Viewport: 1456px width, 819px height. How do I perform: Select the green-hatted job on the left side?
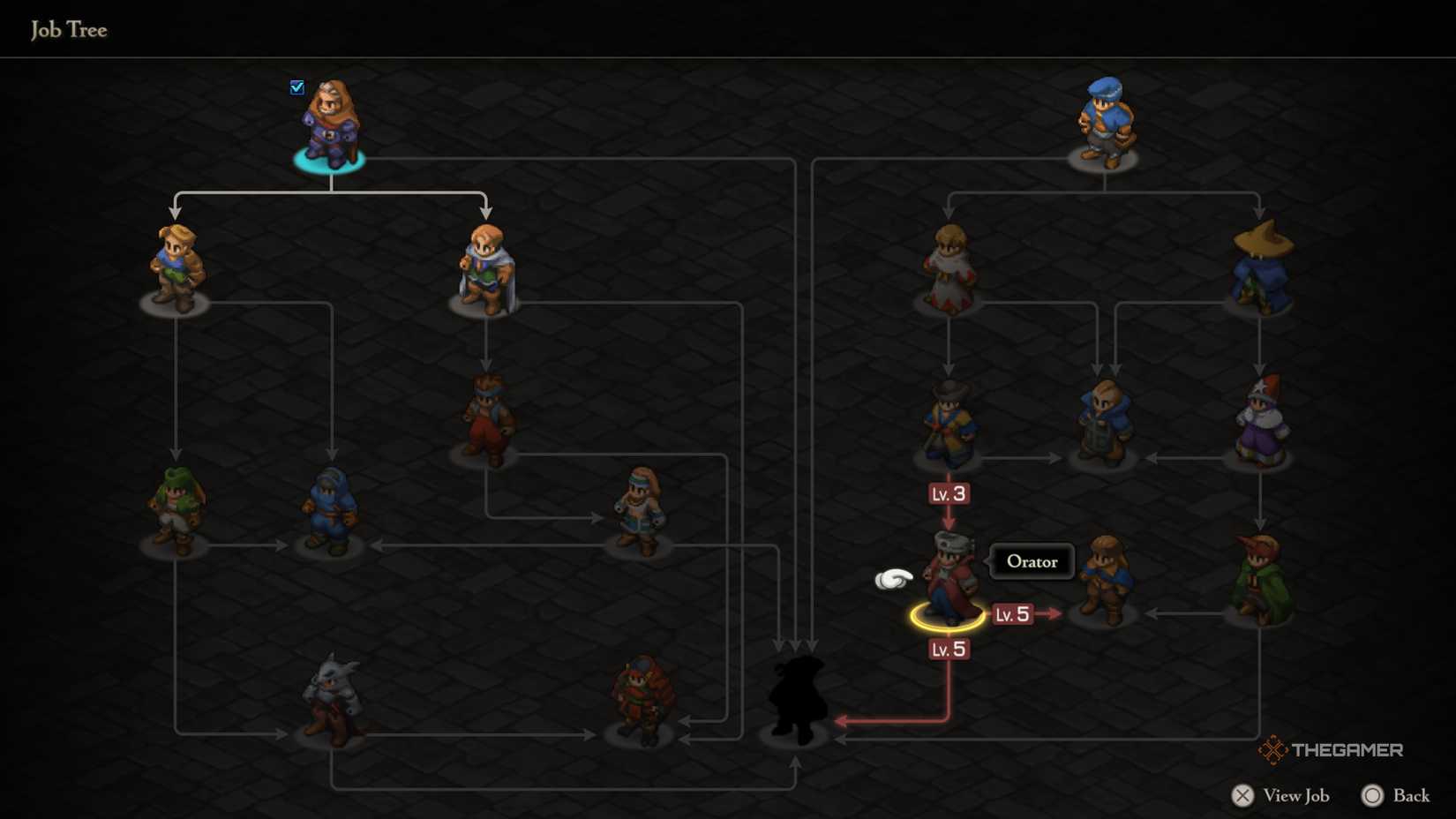pyautogui.click(x=176, y=503)
